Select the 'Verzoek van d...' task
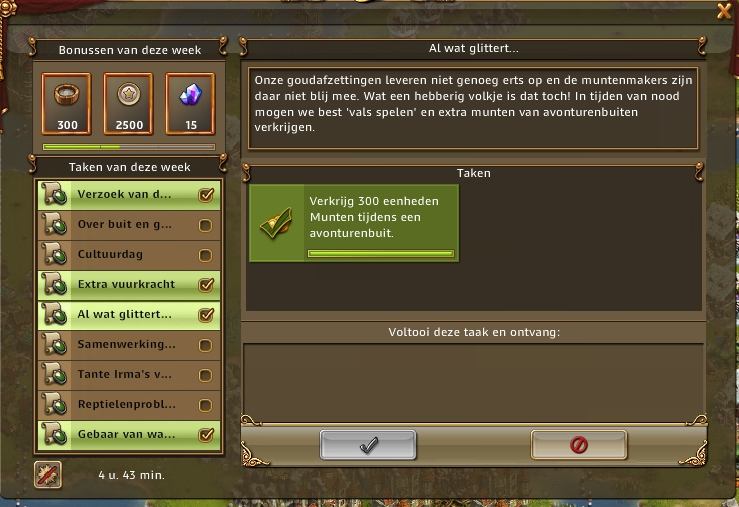The height and width of the screenshot is (507, 739). pos(128,195)
